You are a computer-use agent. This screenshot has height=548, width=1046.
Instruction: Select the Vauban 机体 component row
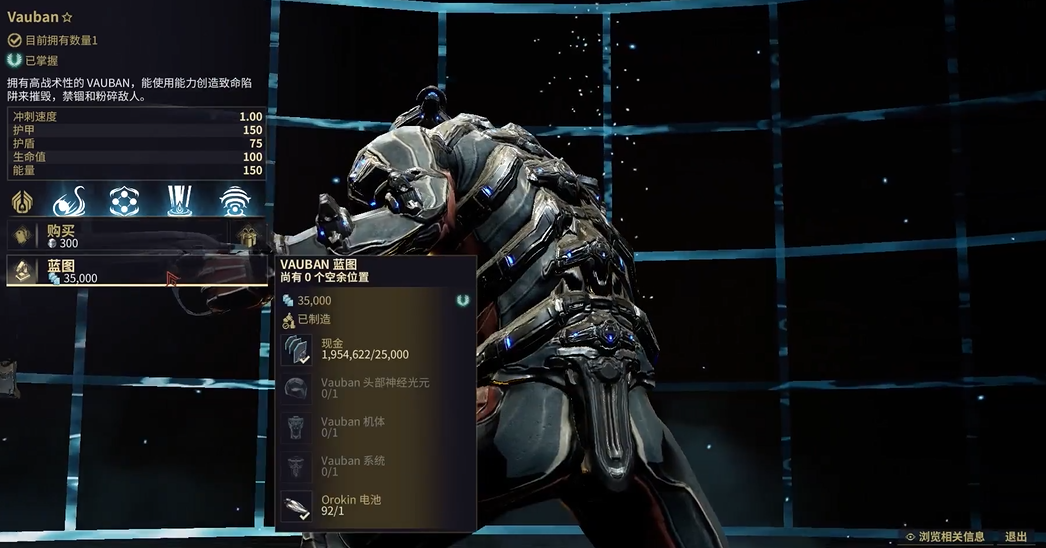pos(375,428)
